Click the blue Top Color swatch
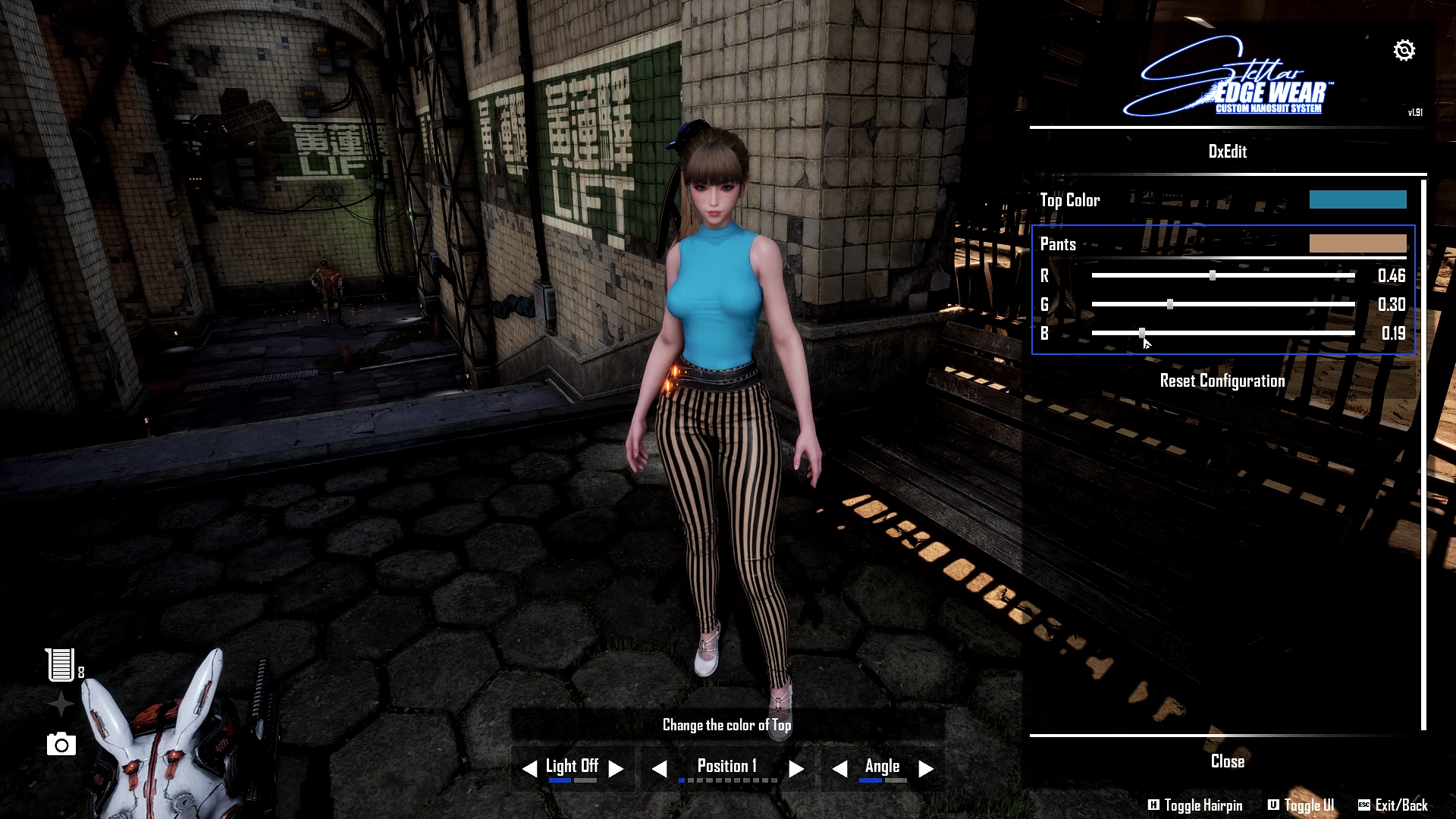1456x819 pixels. click(1357, 200)
